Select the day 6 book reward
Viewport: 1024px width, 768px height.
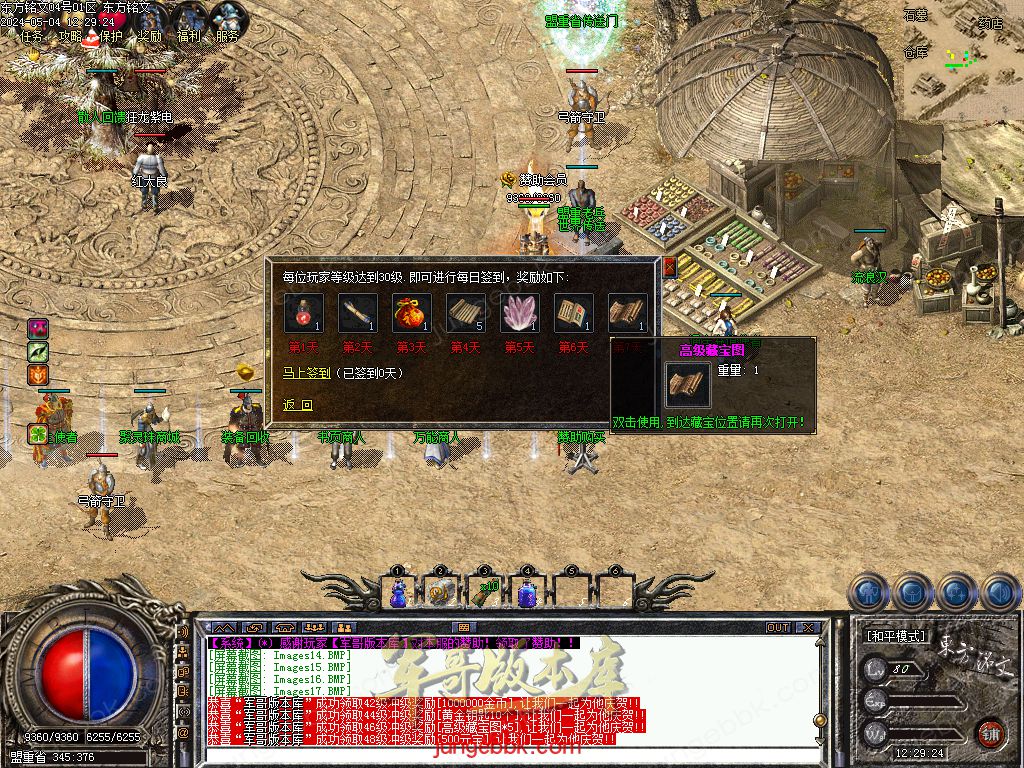tap(573, 313)
